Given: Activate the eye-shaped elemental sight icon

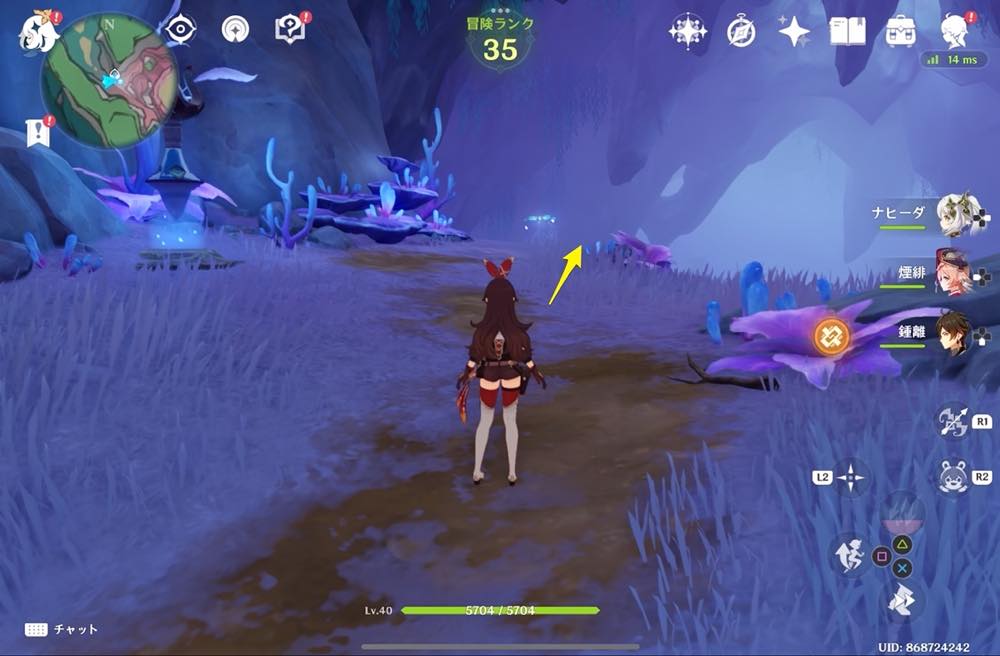Looking at the screenshot, I should coord(181,30).
